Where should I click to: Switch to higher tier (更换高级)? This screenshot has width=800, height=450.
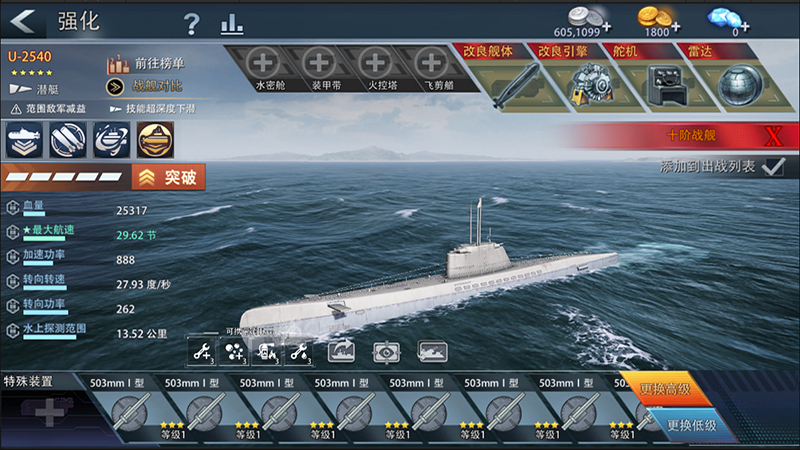click(676, 388)
